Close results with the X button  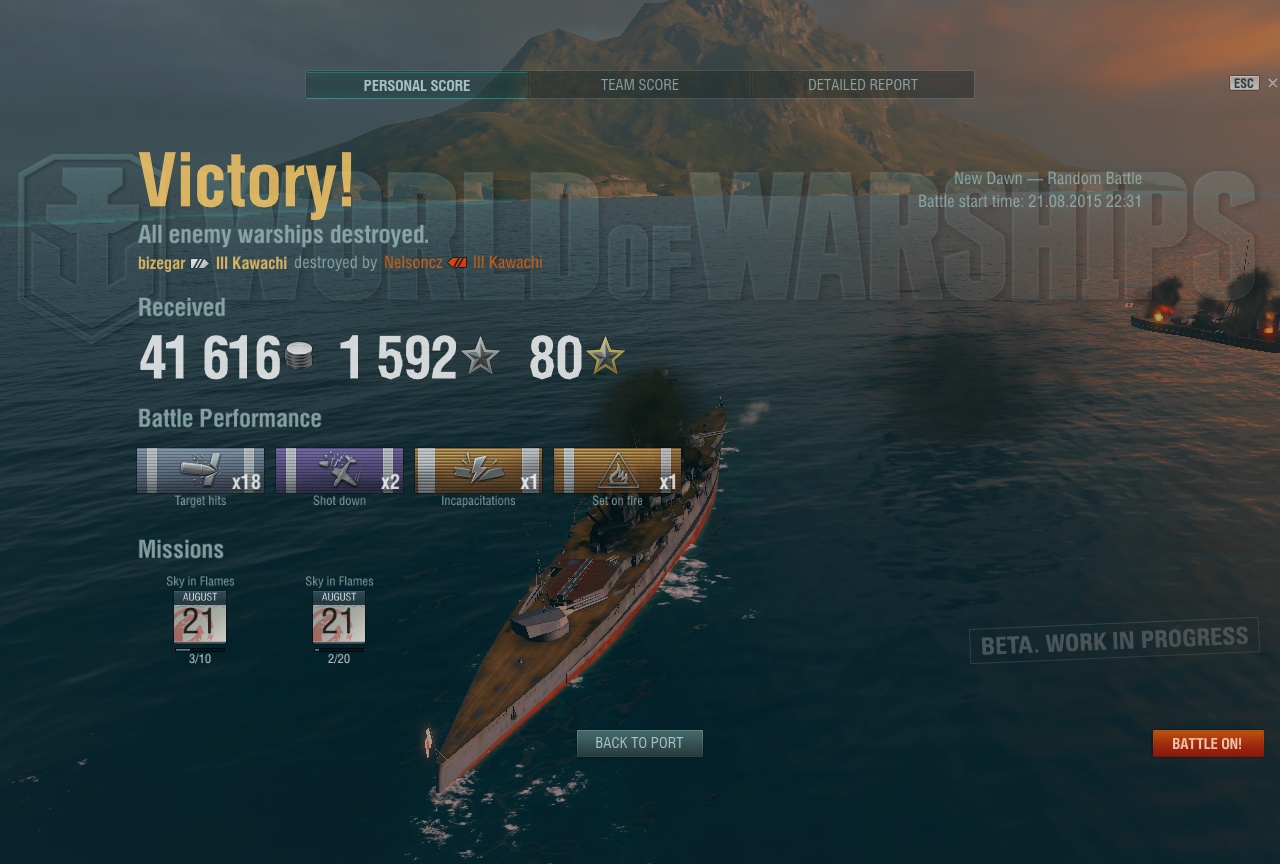(1272, 83)
